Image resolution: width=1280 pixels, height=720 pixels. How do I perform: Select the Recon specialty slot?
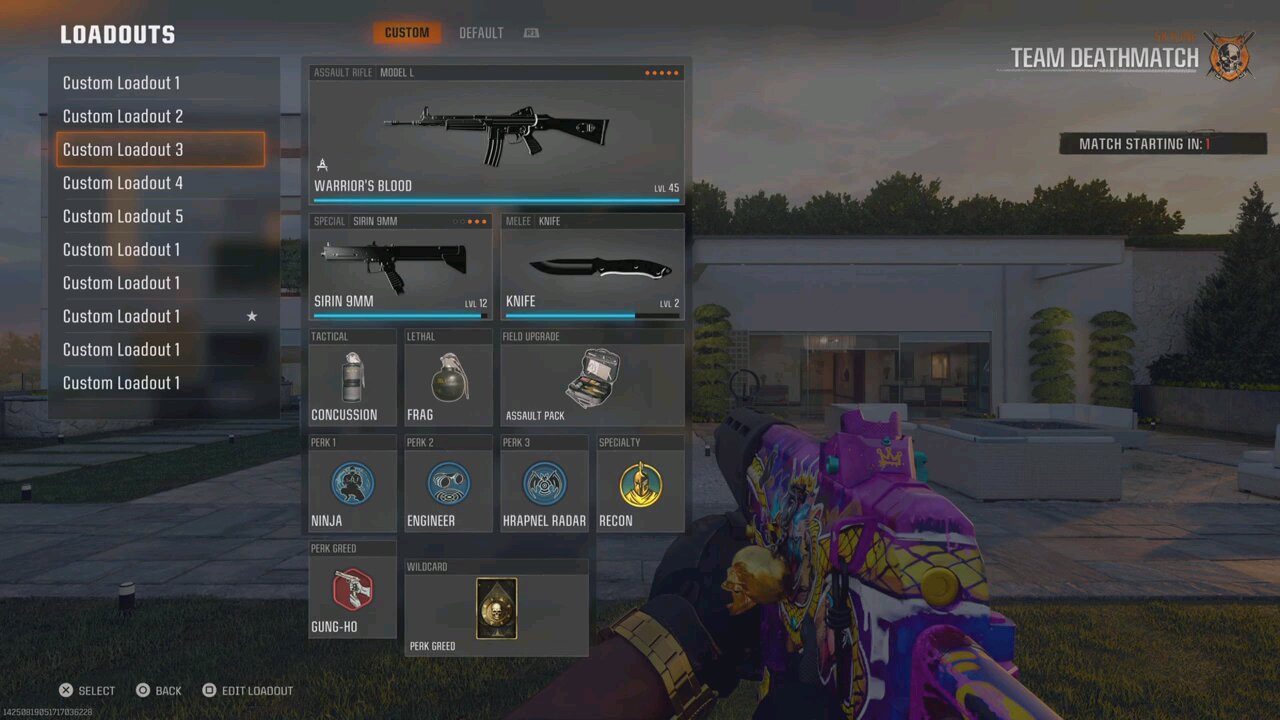point(640,485)
